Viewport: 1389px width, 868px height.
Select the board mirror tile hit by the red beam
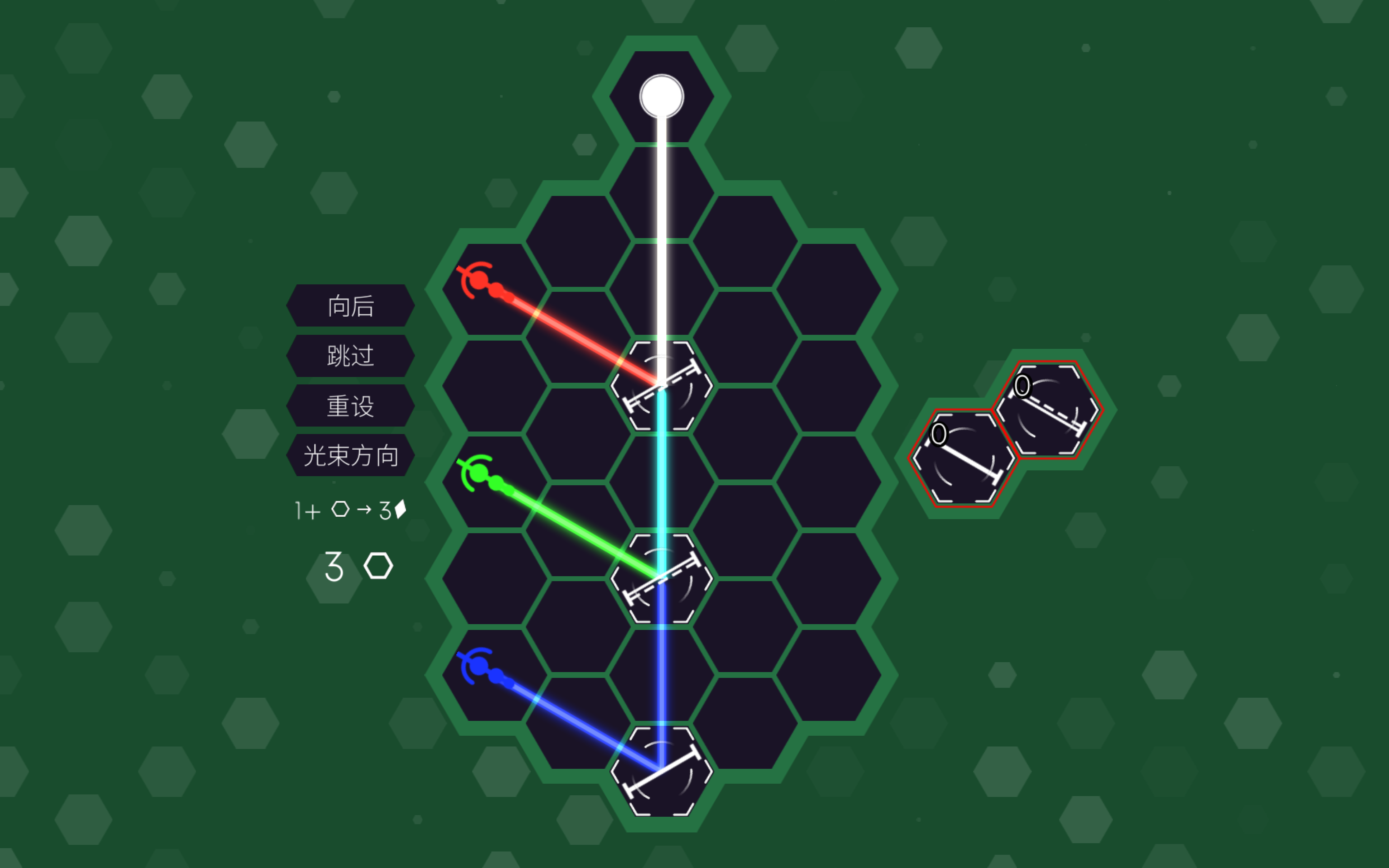(x=661, y=385)
